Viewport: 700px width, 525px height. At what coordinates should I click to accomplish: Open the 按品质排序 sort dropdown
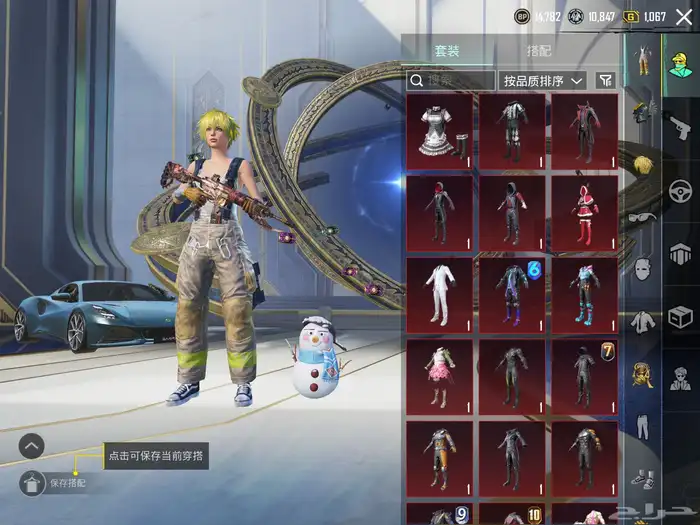point(544,80)
